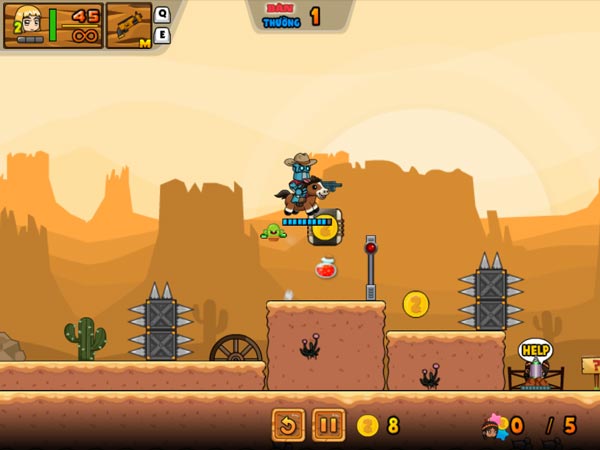Restart the level using the circular arrow button

(288, 425)
